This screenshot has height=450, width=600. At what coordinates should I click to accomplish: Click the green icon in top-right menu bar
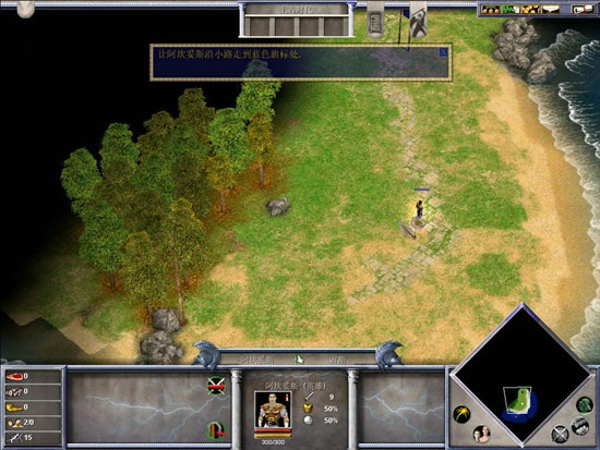(509, 10)
